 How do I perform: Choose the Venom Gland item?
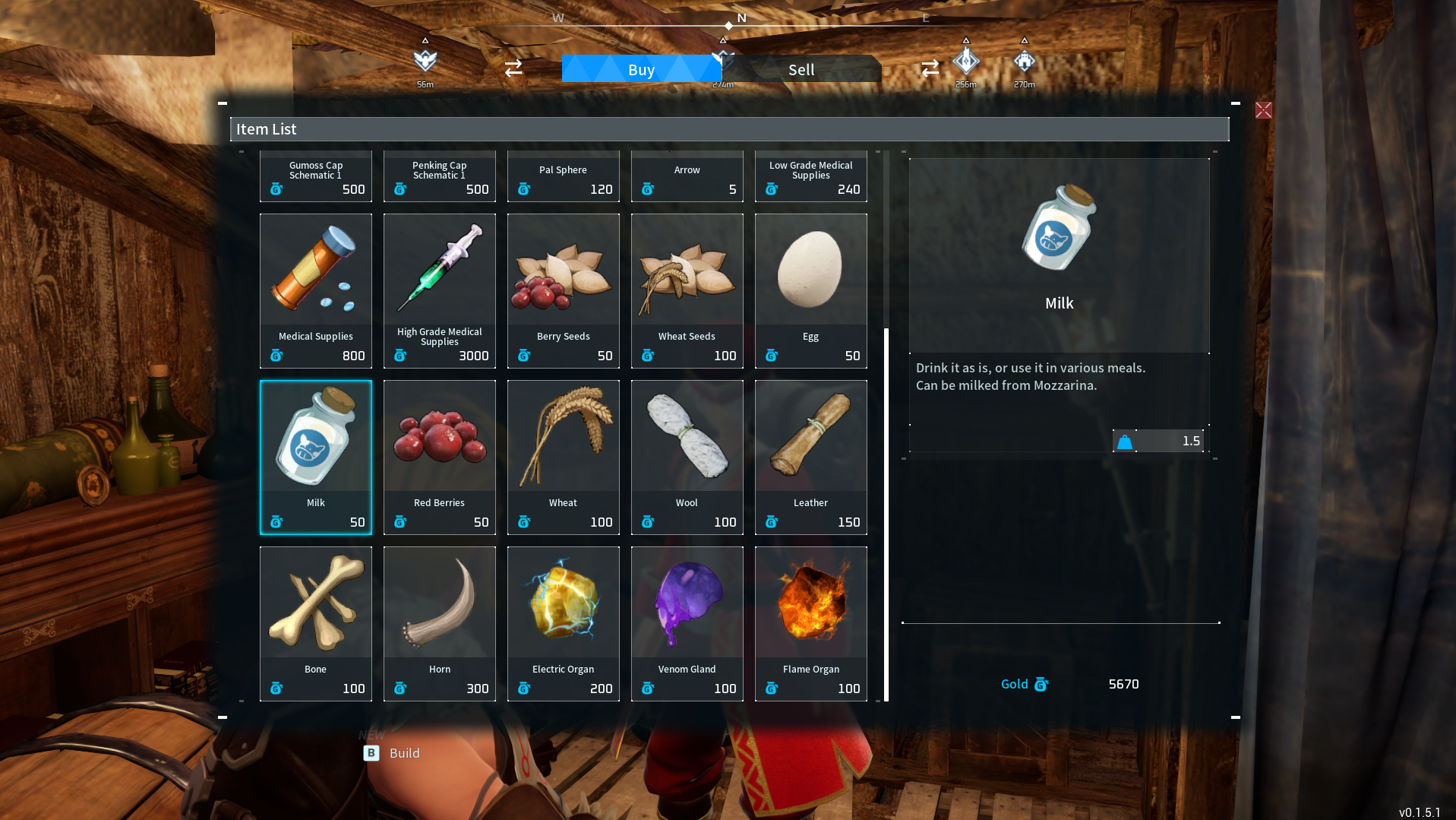click(x=687, y=623)
